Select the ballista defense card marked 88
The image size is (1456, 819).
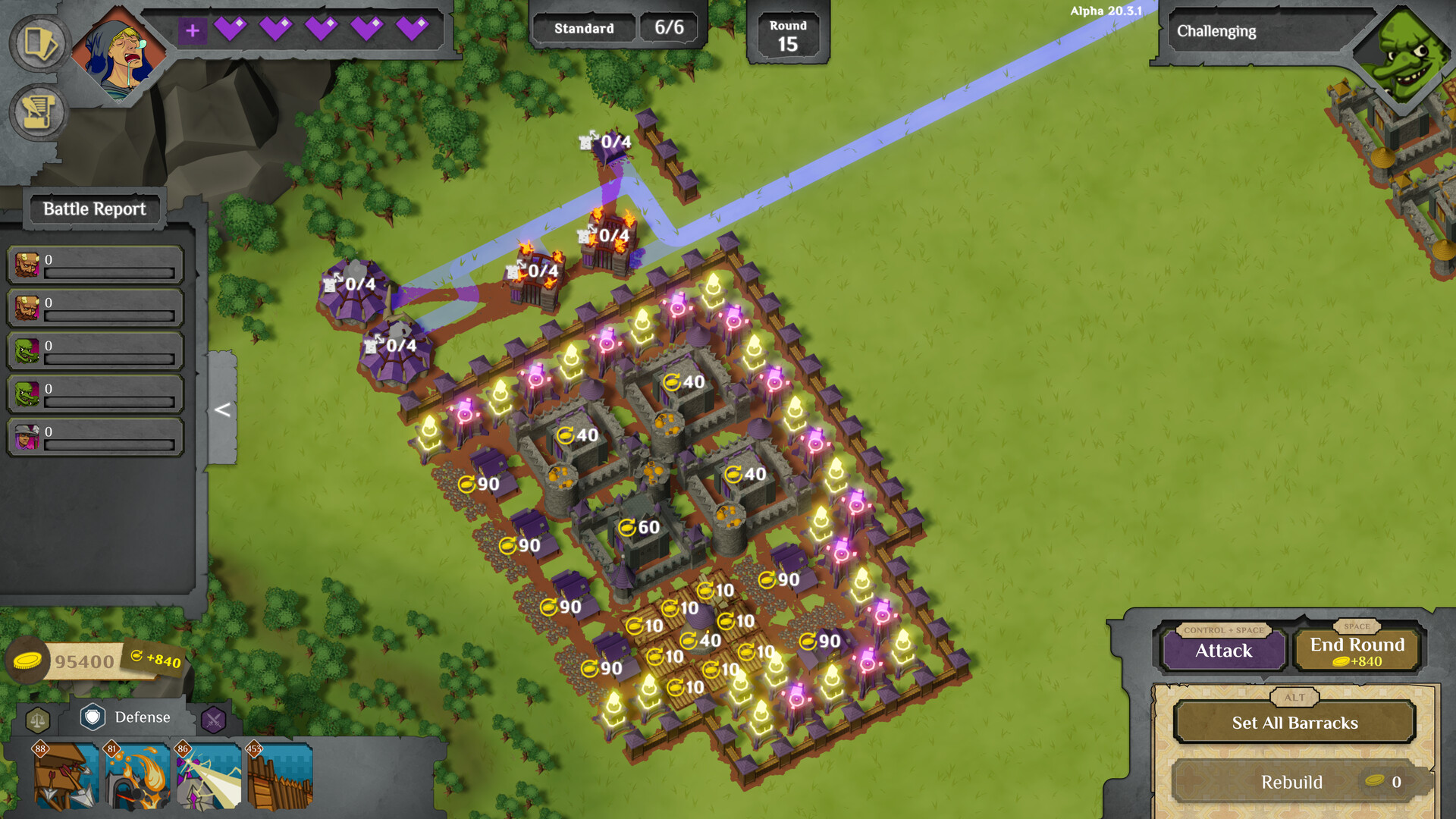tap(64, 777)
